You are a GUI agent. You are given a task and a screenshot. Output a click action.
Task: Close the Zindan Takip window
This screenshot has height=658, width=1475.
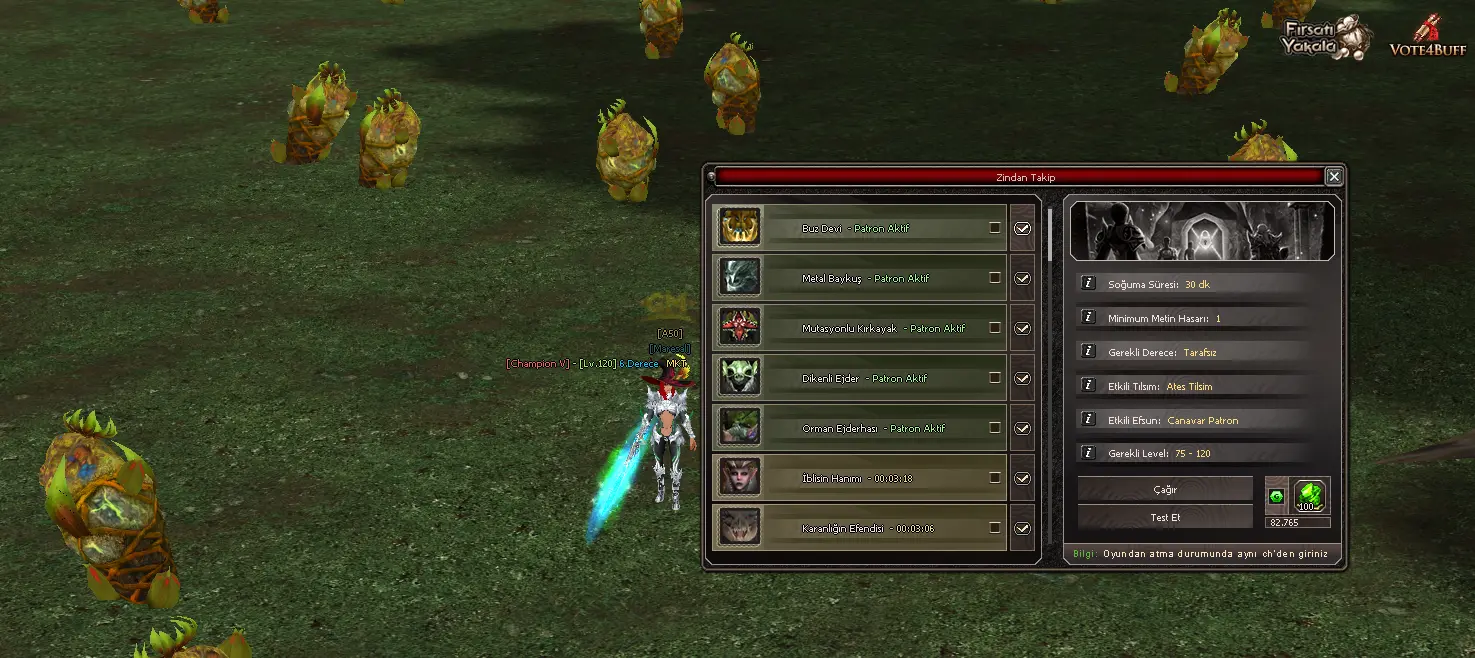(x=1333, y=177)
